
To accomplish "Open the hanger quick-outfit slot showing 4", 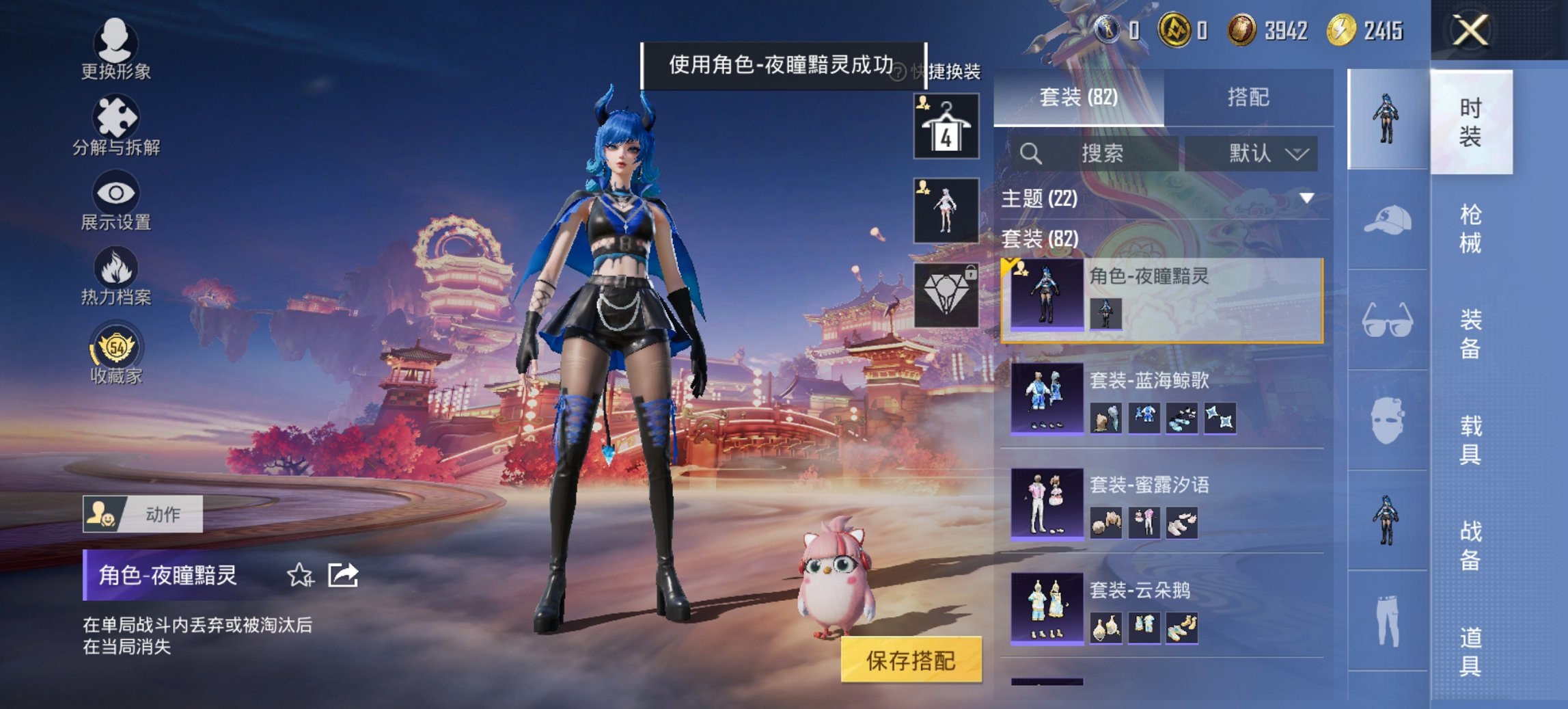I will (x=946, y=126).
